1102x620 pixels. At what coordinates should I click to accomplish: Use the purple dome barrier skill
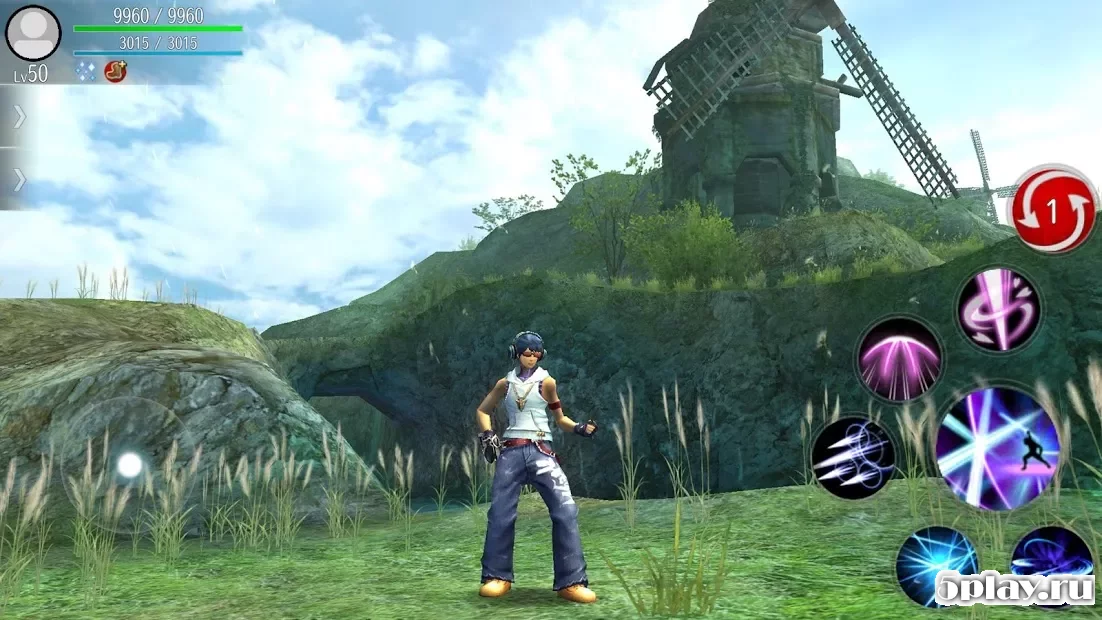coord(899,358)
